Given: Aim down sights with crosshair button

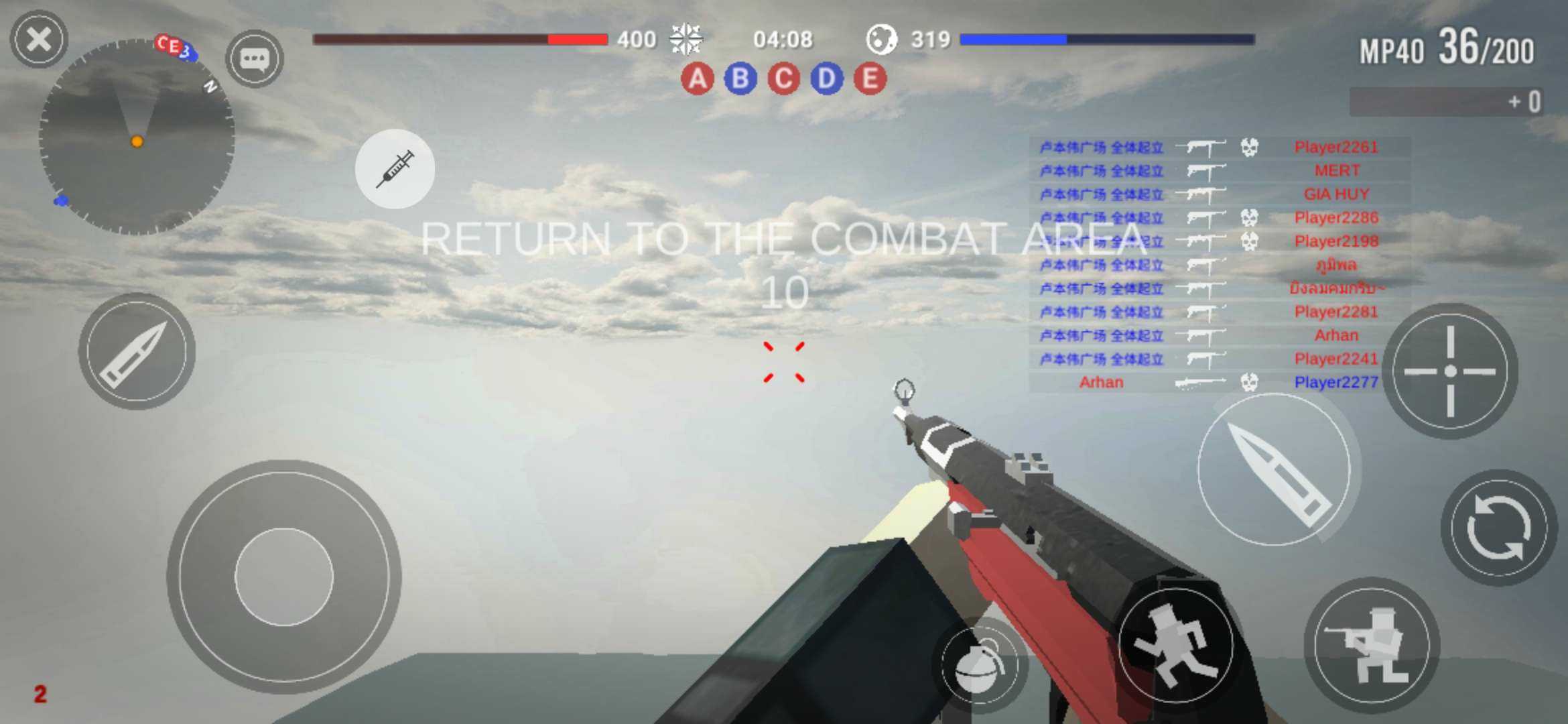Looking at the screenshot, I should point(1450,371).
